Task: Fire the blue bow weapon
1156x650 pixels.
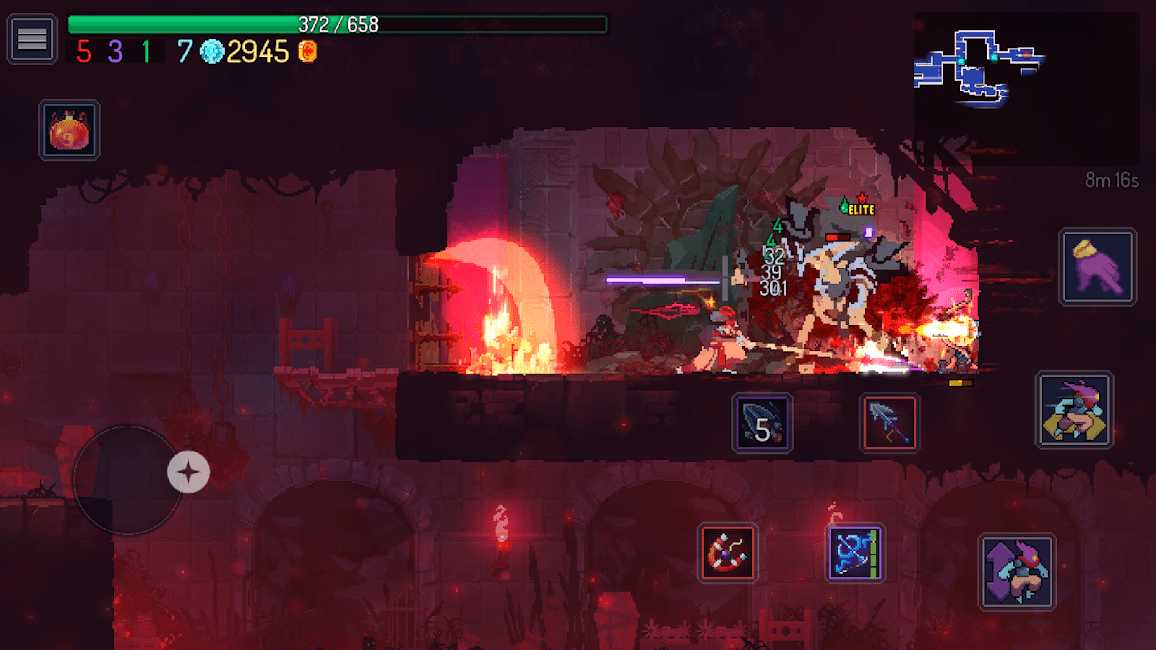Action: tap(855, 553)
